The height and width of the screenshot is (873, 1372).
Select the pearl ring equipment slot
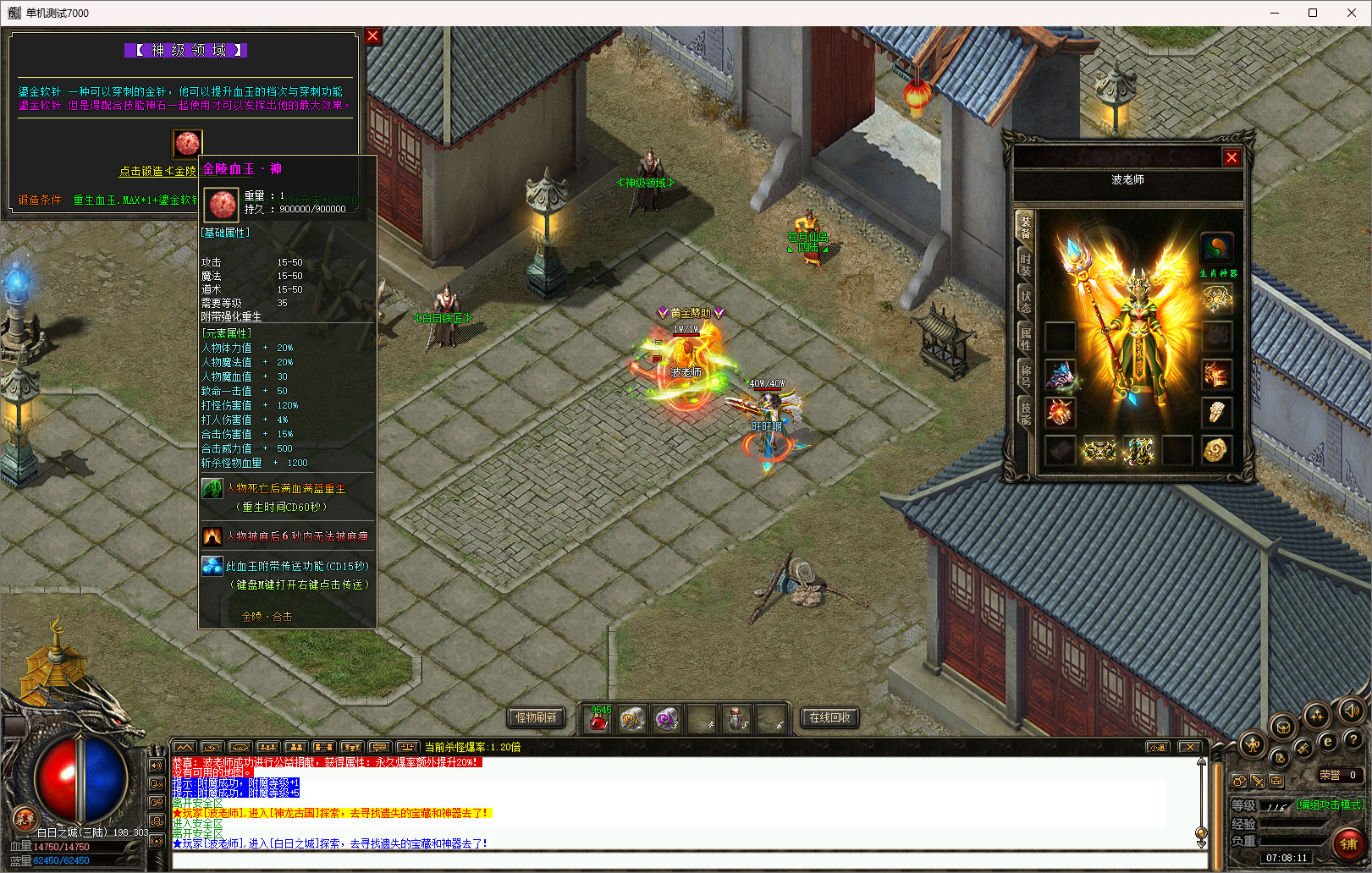[1216, 412]
